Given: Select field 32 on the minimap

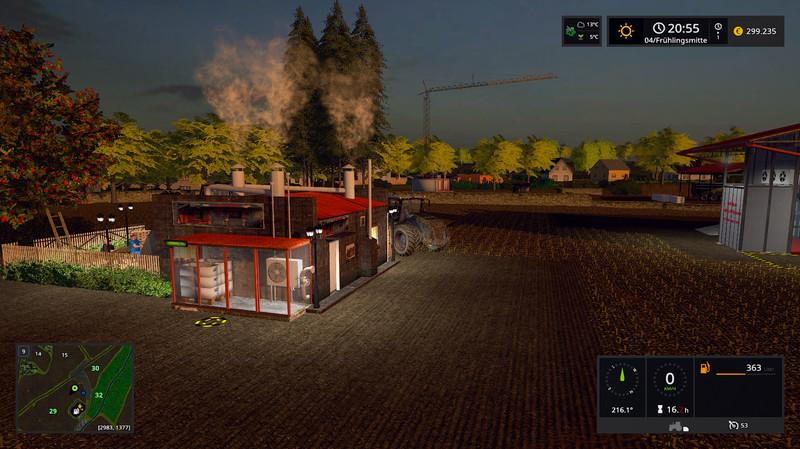Looking at the screenshot, I should click(x=99, y=395).
